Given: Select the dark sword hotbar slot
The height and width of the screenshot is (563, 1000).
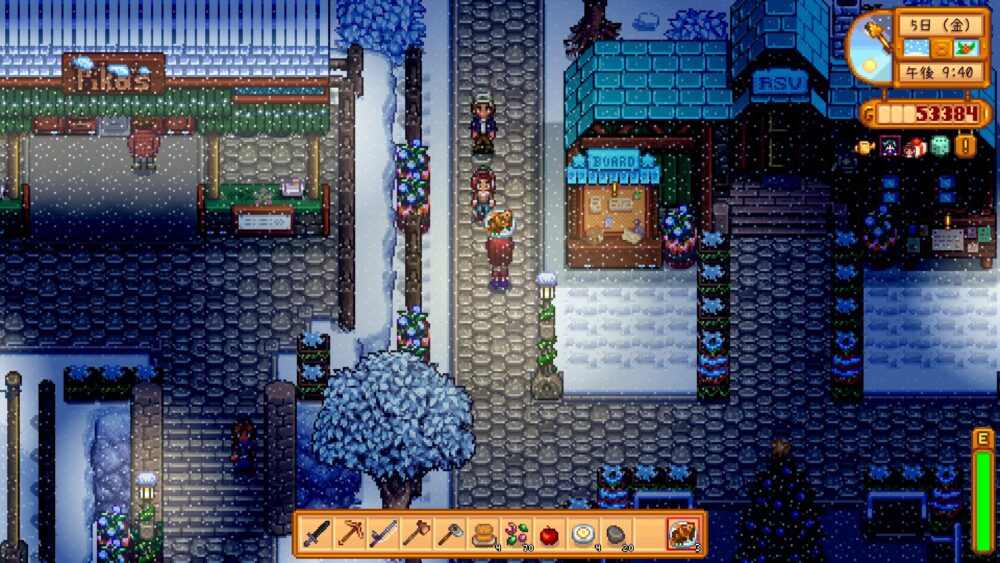Looking at the screenshot, I should click(317, 534).
